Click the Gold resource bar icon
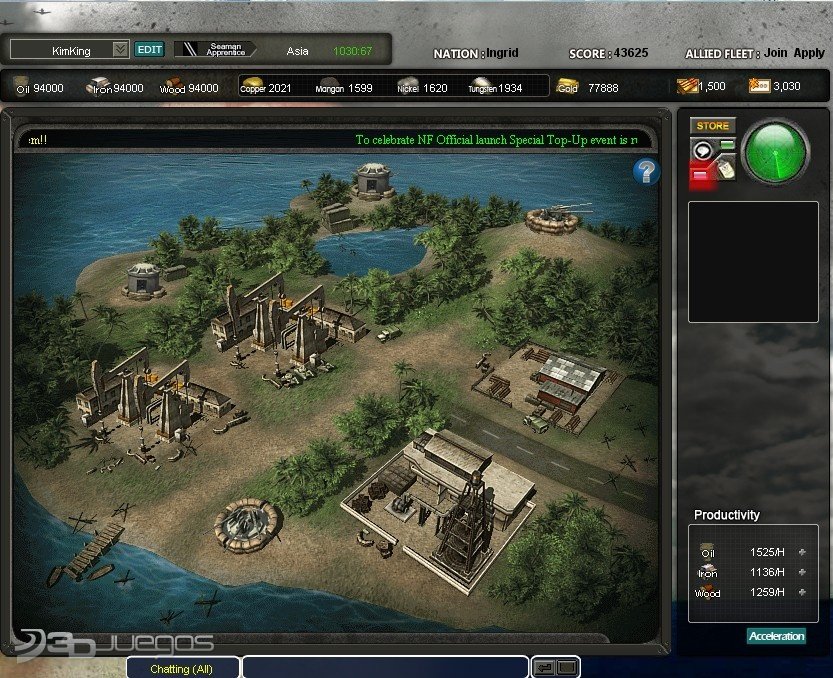The height and width of the screenshot is (678, 833). (567, 87)
